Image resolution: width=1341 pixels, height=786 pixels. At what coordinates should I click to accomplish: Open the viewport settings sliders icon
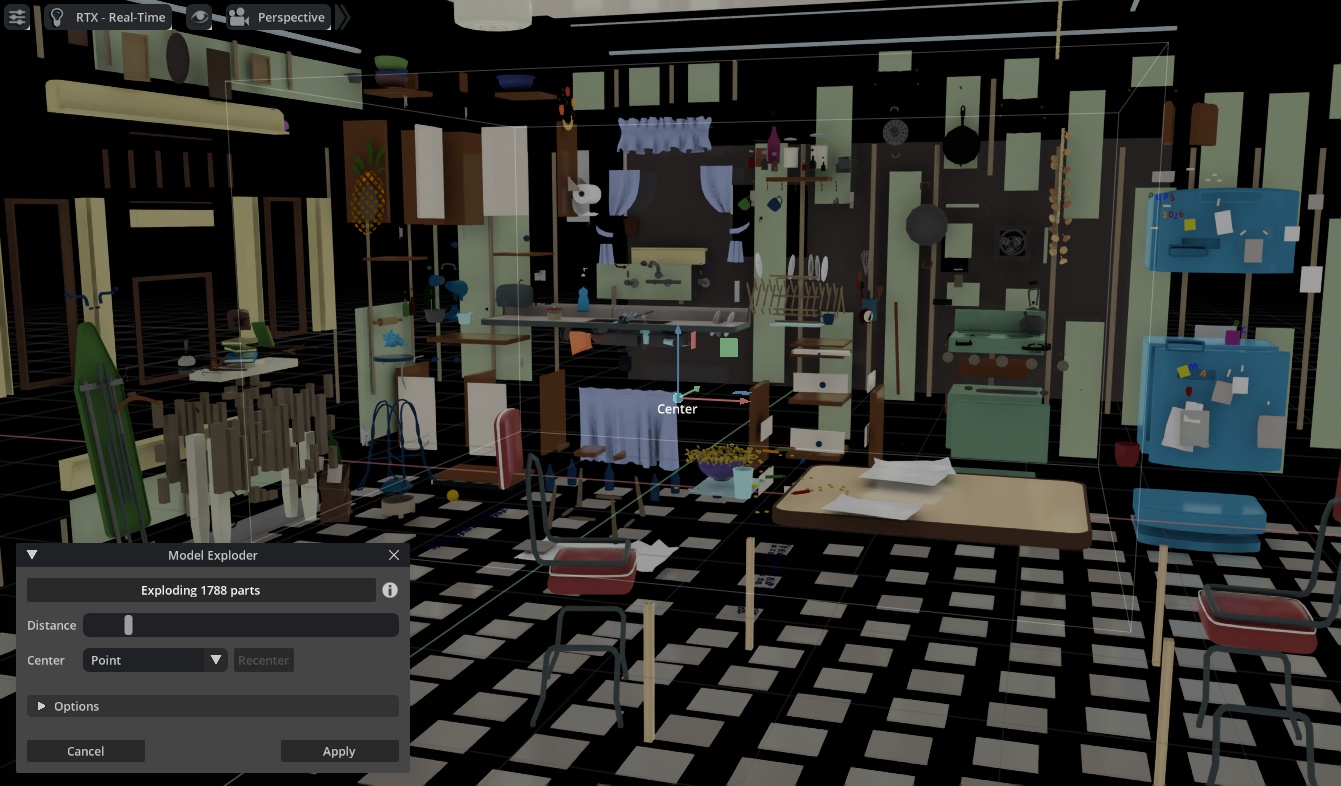point(16,17)
